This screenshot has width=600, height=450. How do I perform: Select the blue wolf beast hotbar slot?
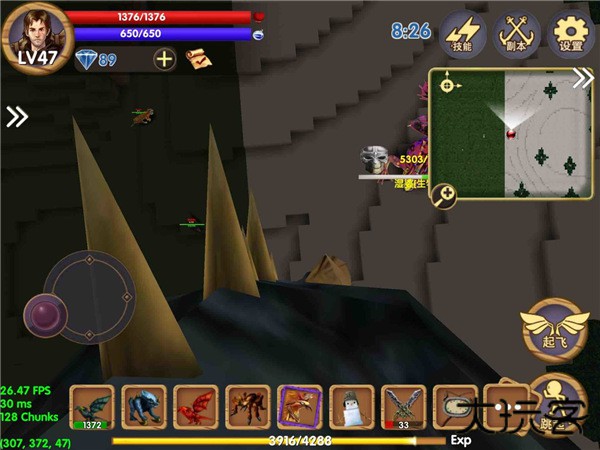click(144, 407)
